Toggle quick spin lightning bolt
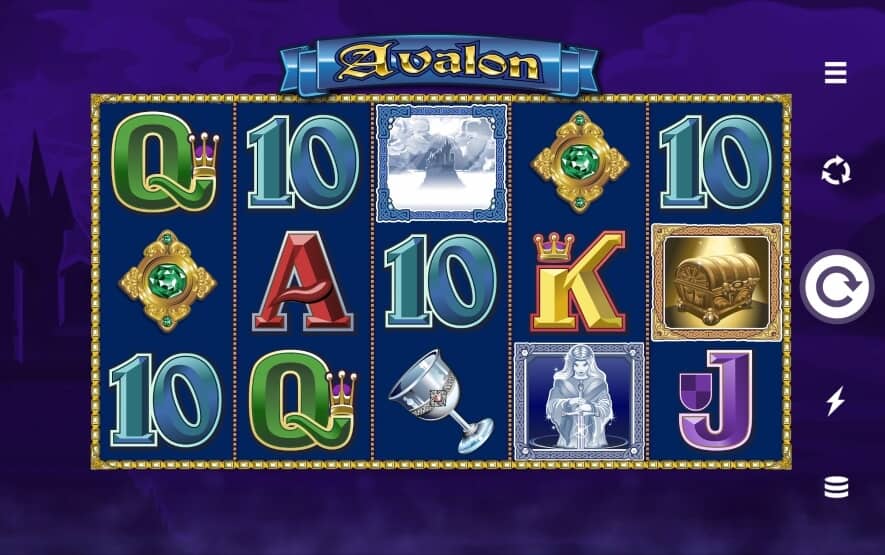The width and height of the screenshot is (885, 555). point(835,401)
